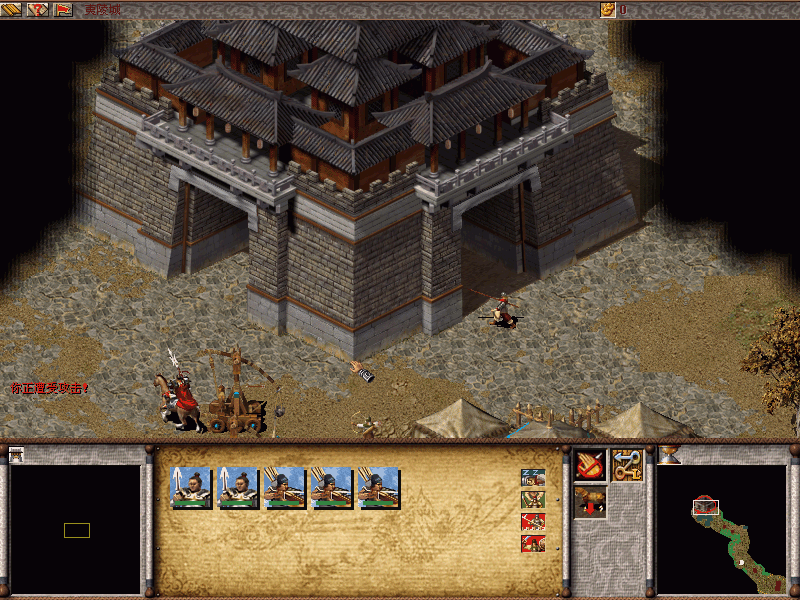Set units to the sleeping Zz stance
The image size is (800, 600).
click(532, 477)
